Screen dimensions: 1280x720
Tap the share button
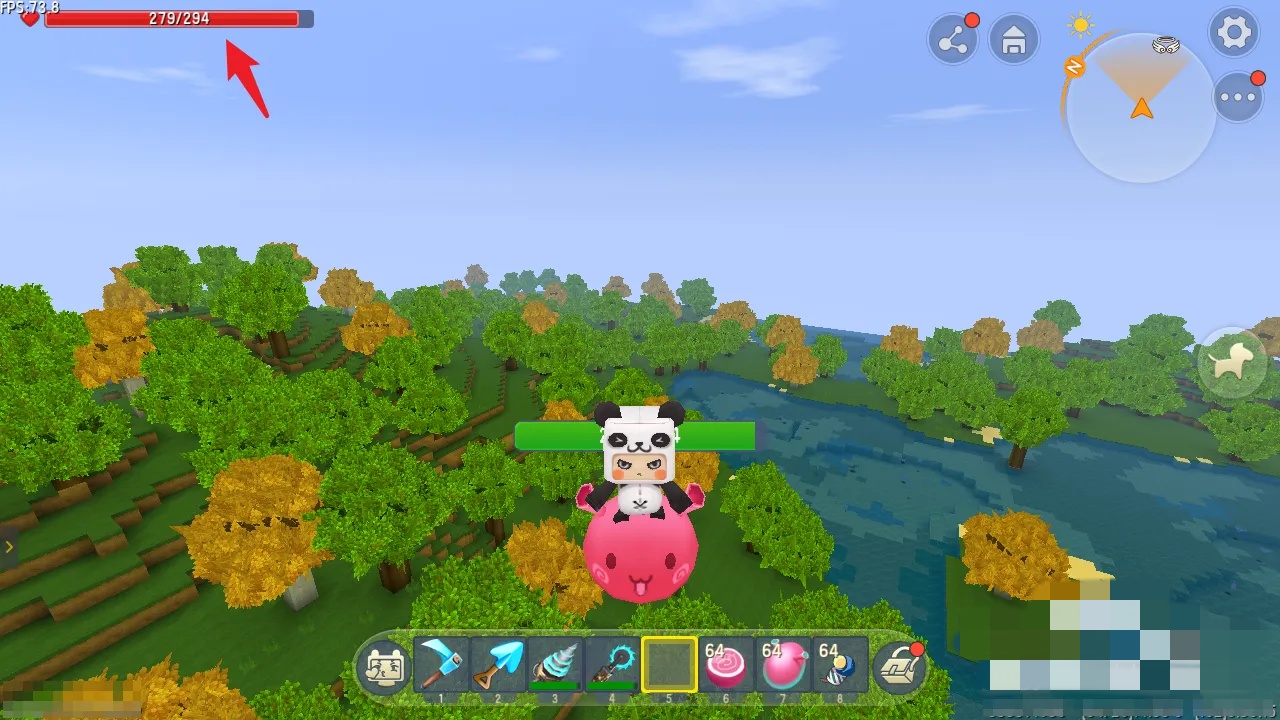coord(952,40)
